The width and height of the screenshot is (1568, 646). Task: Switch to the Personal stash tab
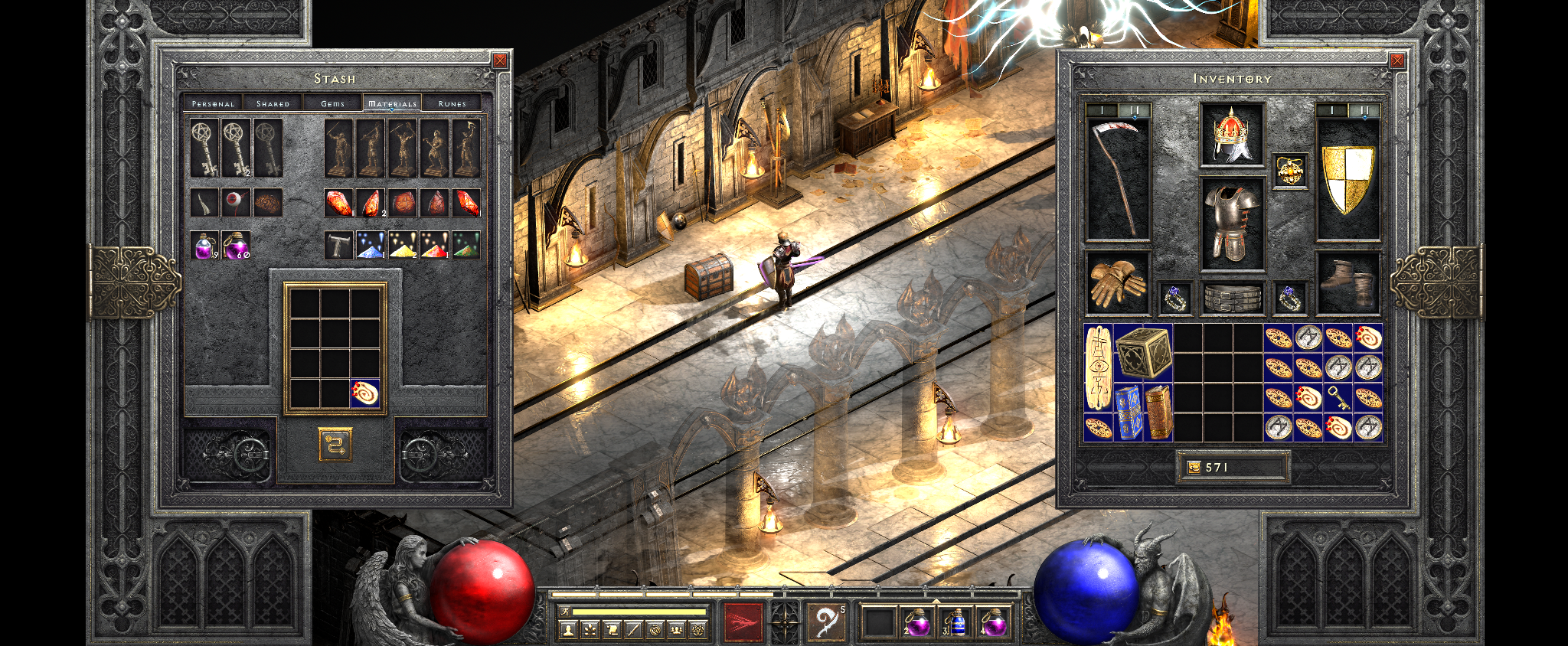tap(213, 103)
